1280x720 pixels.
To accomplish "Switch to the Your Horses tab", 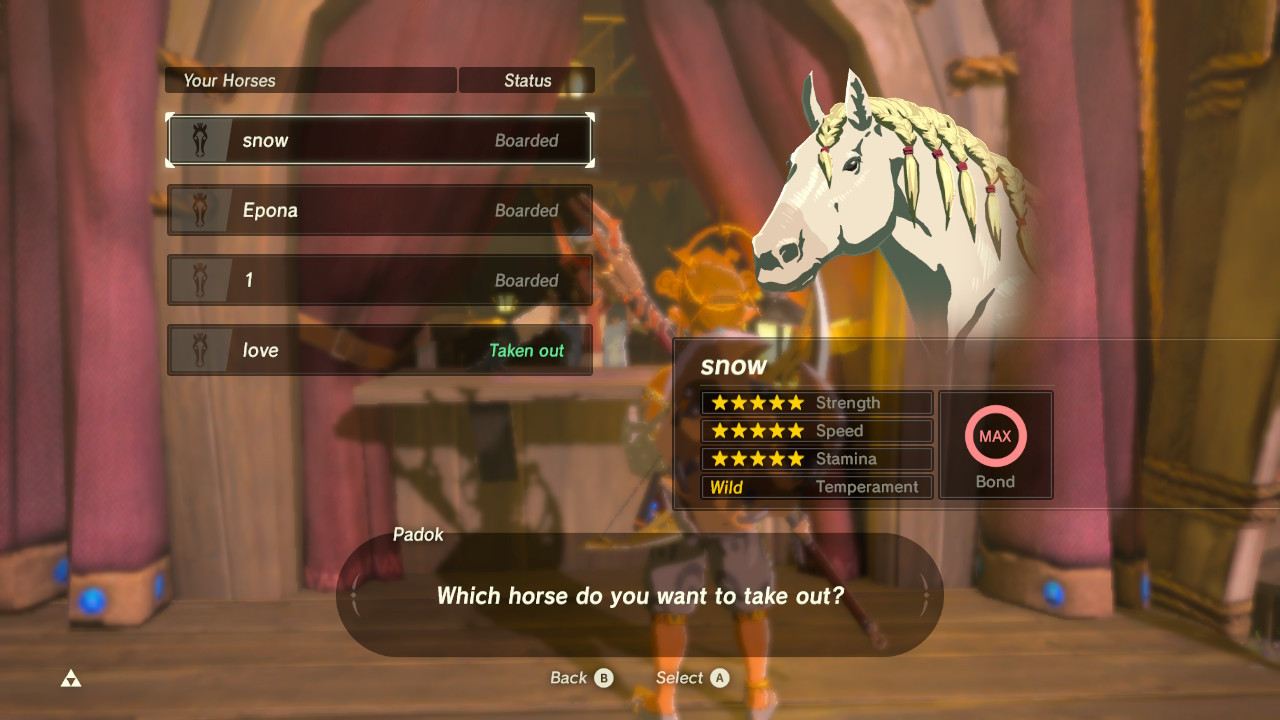I will pyautogui.click(x=228, y=80).
